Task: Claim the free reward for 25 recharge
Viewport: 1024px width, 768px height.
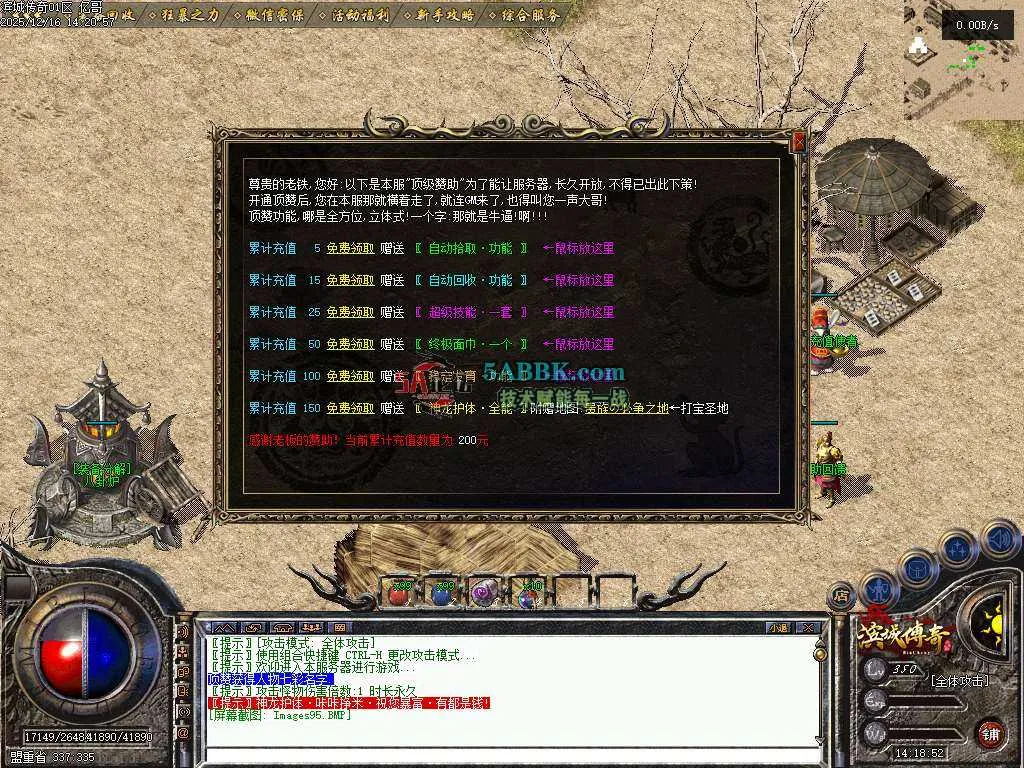Action: click(x=350, y=313)
